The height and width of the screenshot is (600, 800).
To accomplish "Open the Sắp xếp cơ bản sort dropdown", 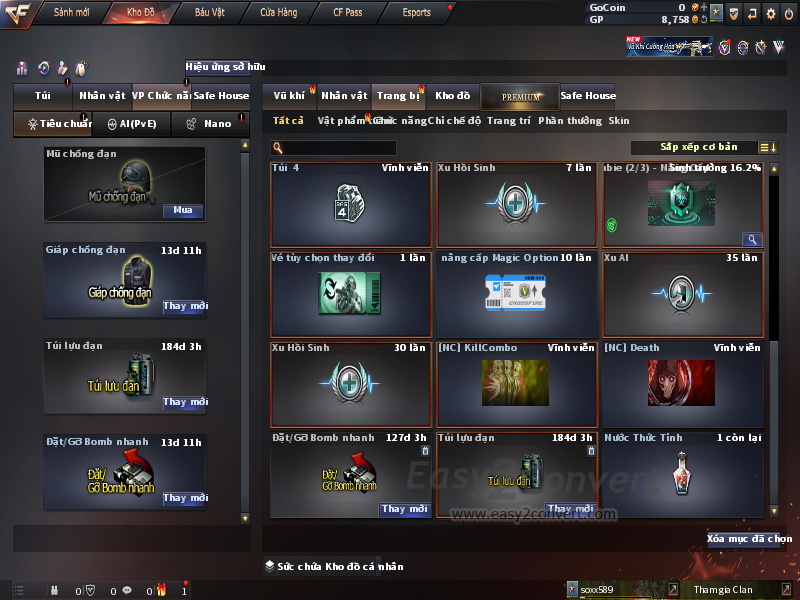I will [x=698, y=147].
